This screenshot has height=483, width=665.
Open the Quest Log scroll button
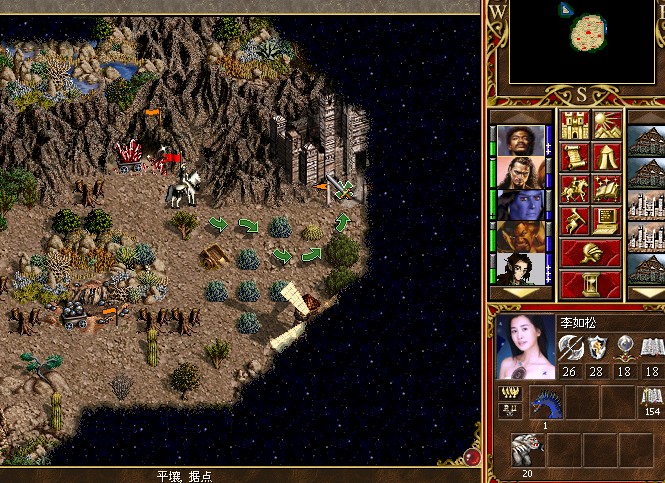[x=574, y=157]
